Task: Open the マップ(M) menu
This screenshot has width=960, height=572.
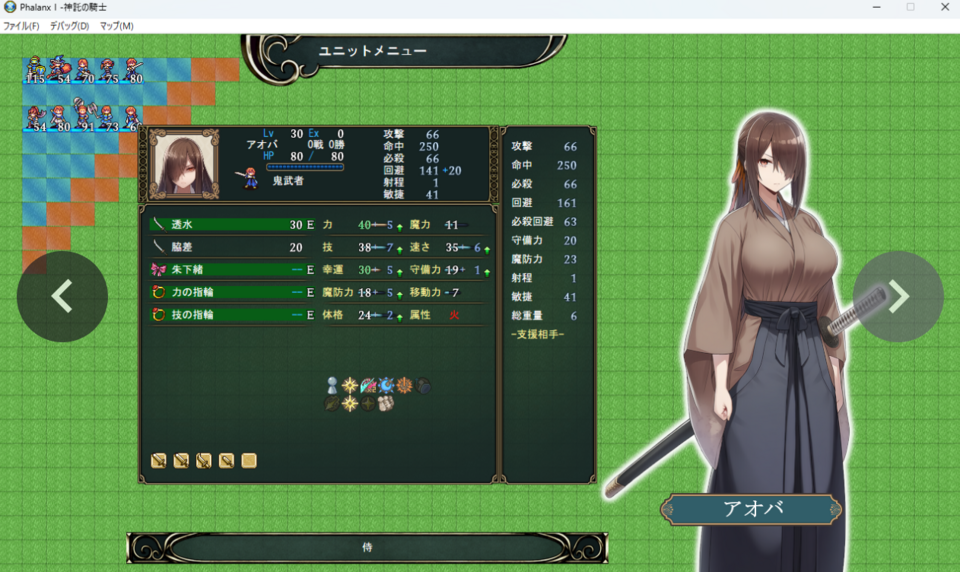Action: pos(117,26)
